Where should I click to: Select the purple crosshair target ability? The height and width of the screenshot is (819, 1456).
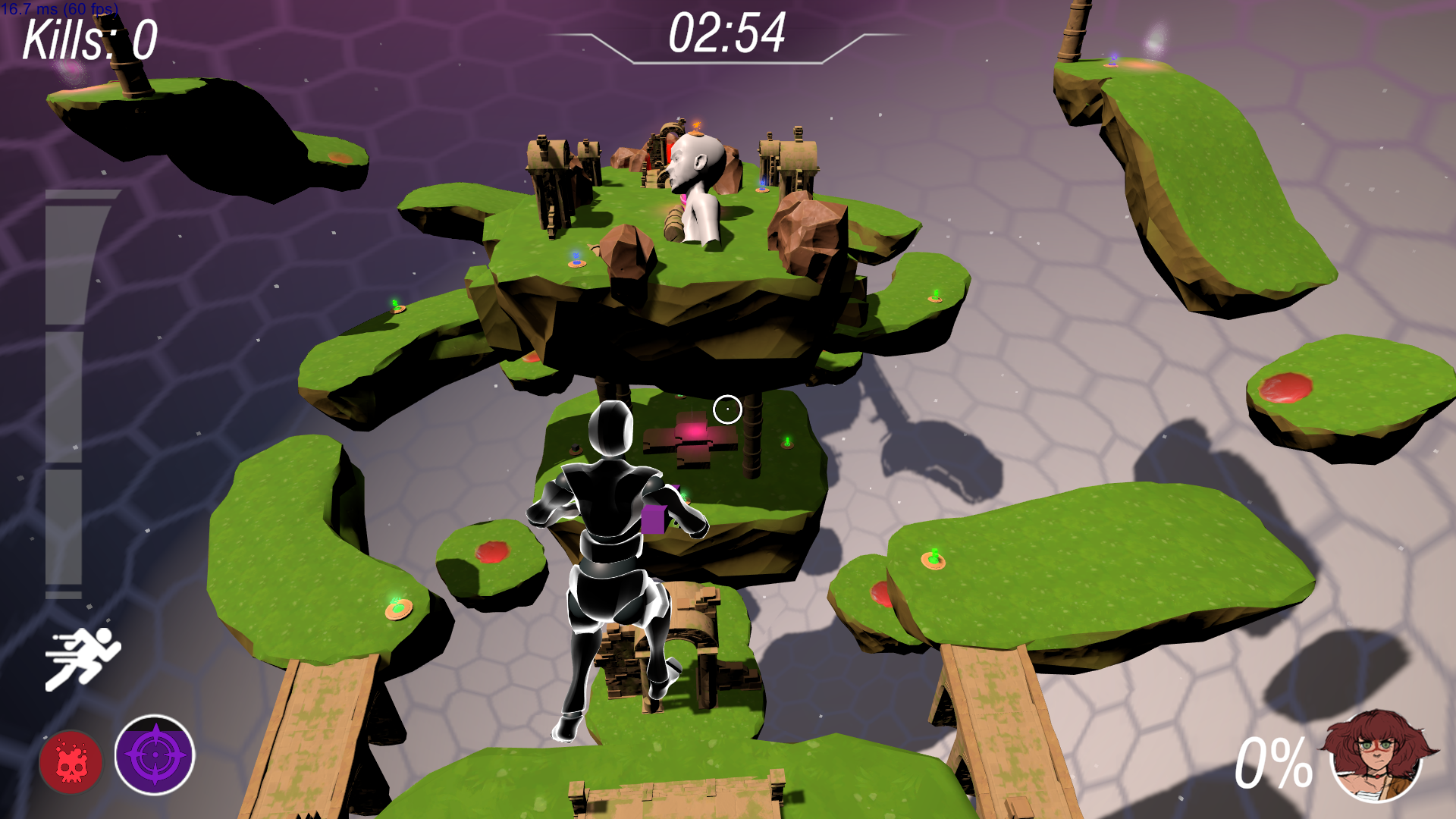[x=155, y=755]
